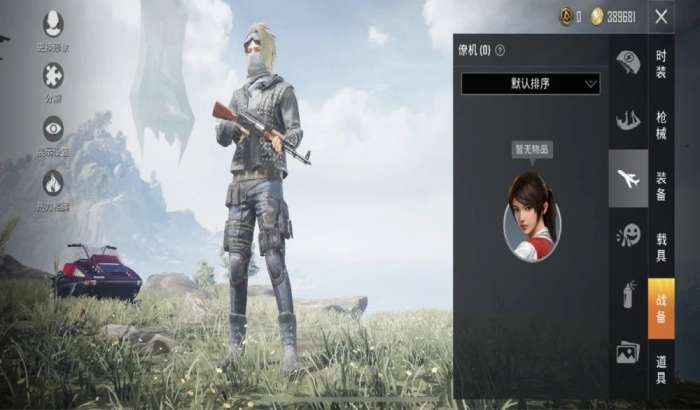This screenshot has width=700, height=410.
Task: Toggle the eye display settings icon
Action: [53, 128]
